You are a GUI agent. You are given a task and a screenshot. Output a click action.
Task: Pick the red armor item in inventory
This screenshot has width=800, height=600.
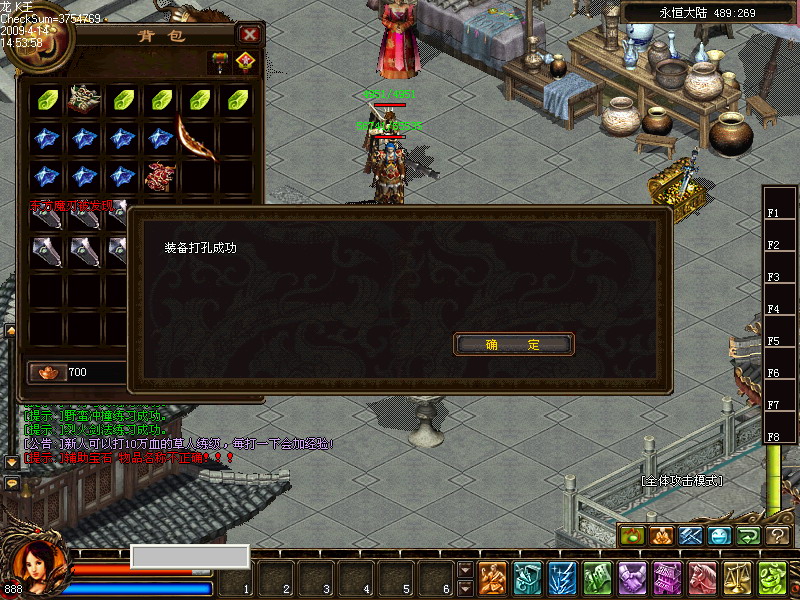[x=160, y=176]
